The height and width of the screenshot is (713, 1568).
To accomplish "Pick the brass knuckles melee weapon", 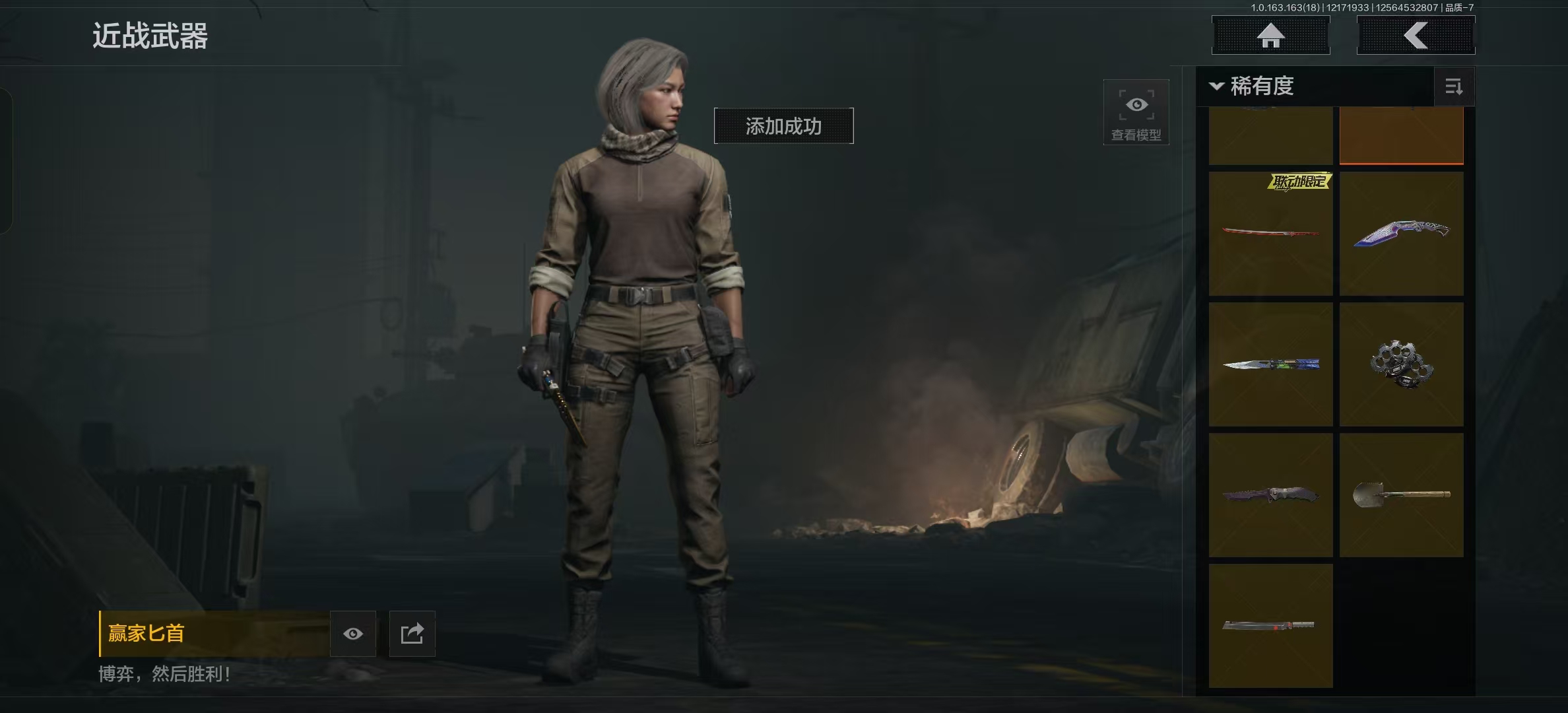I will pyautogui.click(x=1401, y=364).
